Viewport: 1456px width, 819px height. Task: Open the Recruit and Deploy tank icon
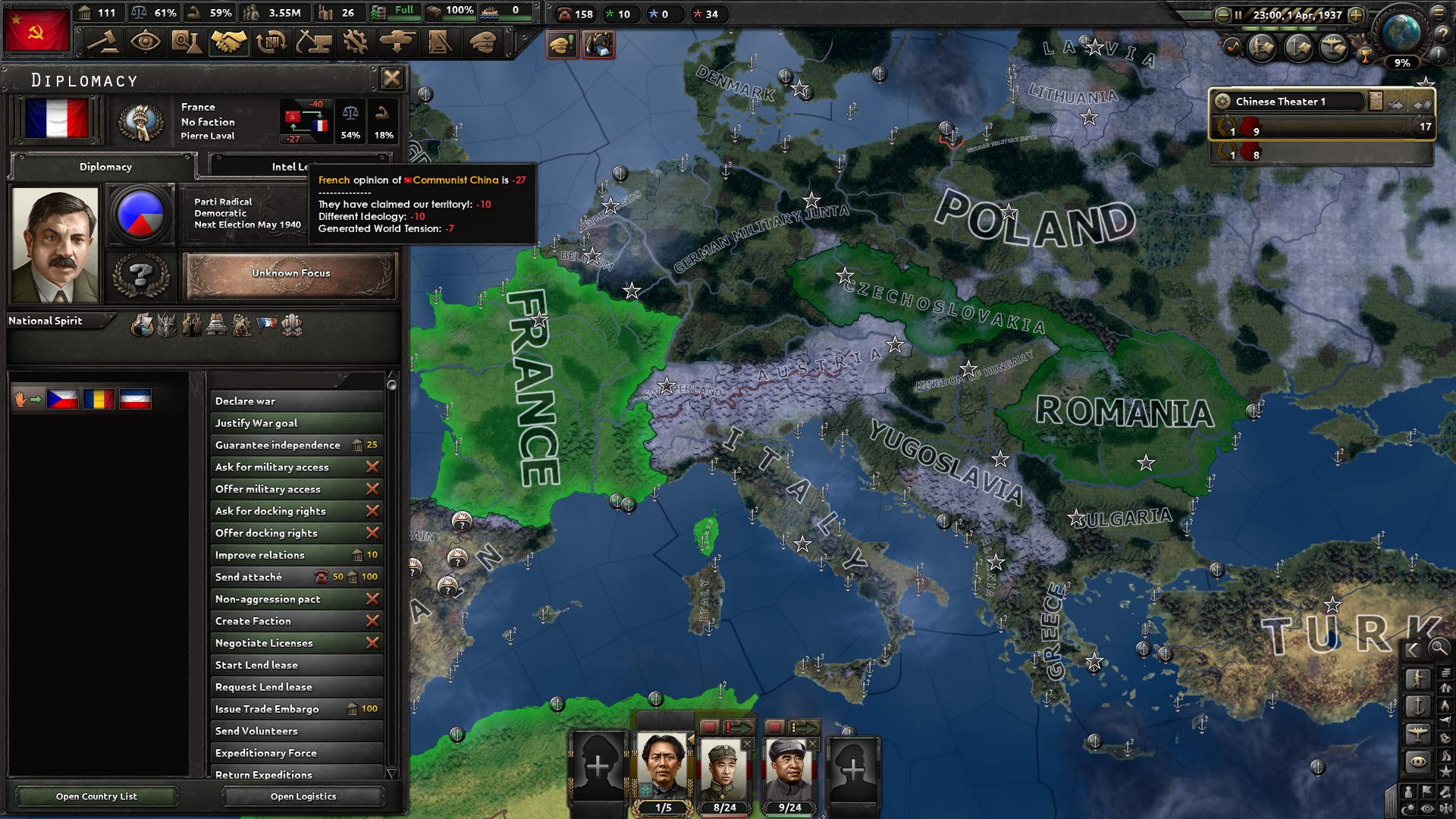pos(398,42)
